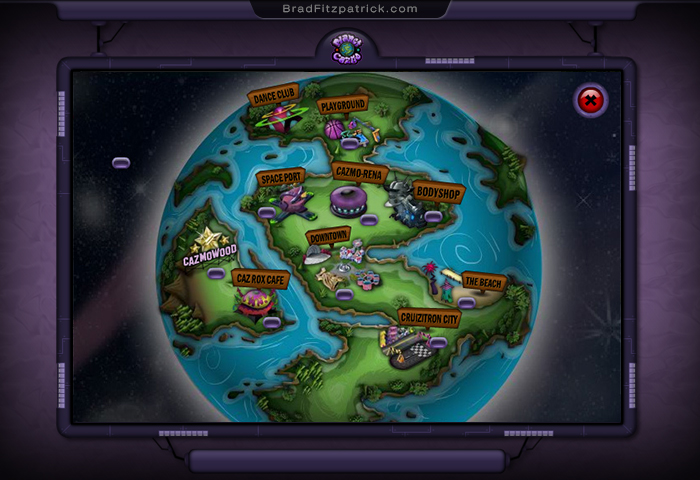The width and height of the screenshot is (700, 480).
Task: Select the Playground sign on the map
Action: [x=342, y=104]
